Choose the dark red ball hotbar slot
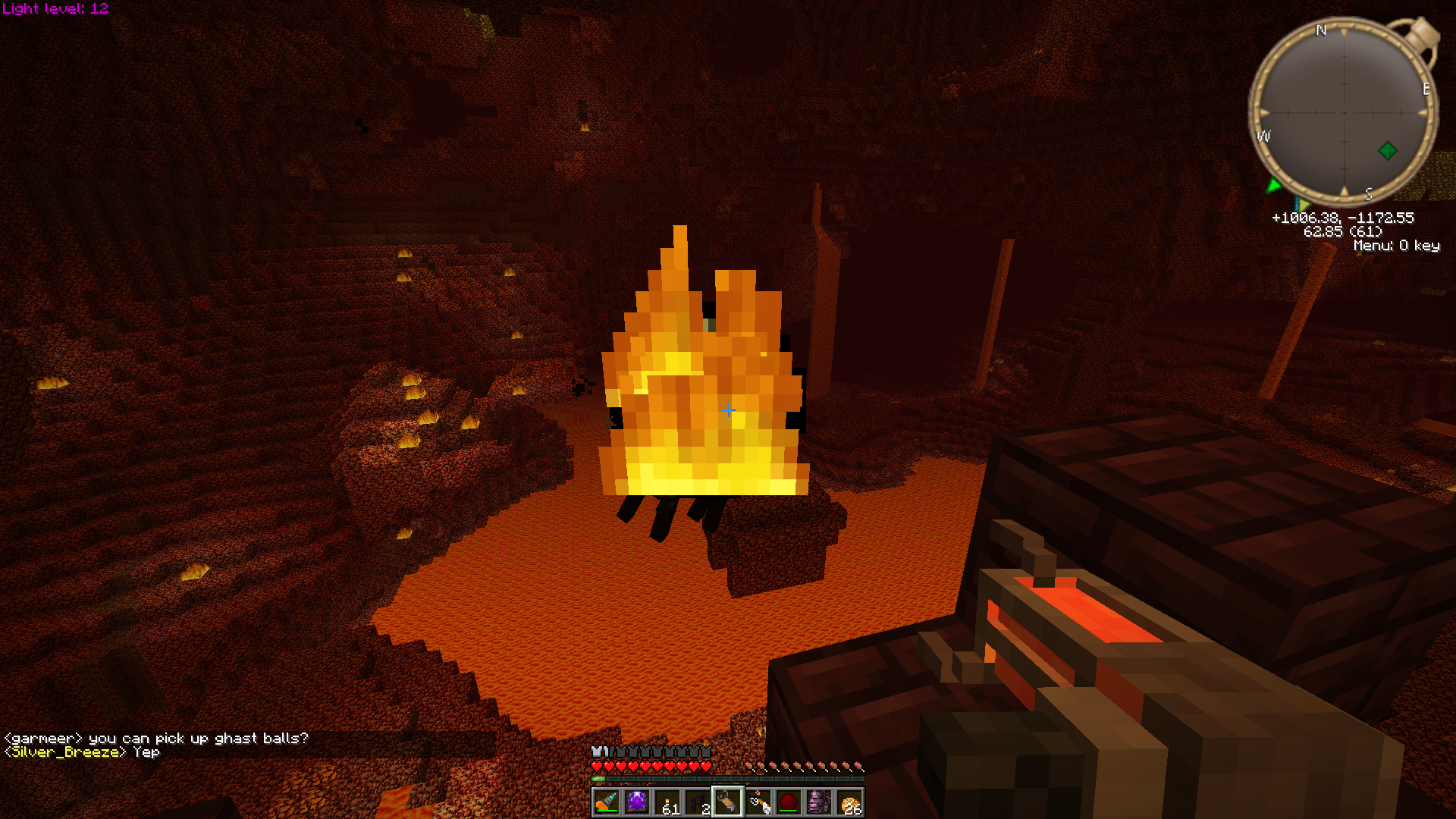Viewport: 1456px width, 819px height. click(789, 802)
